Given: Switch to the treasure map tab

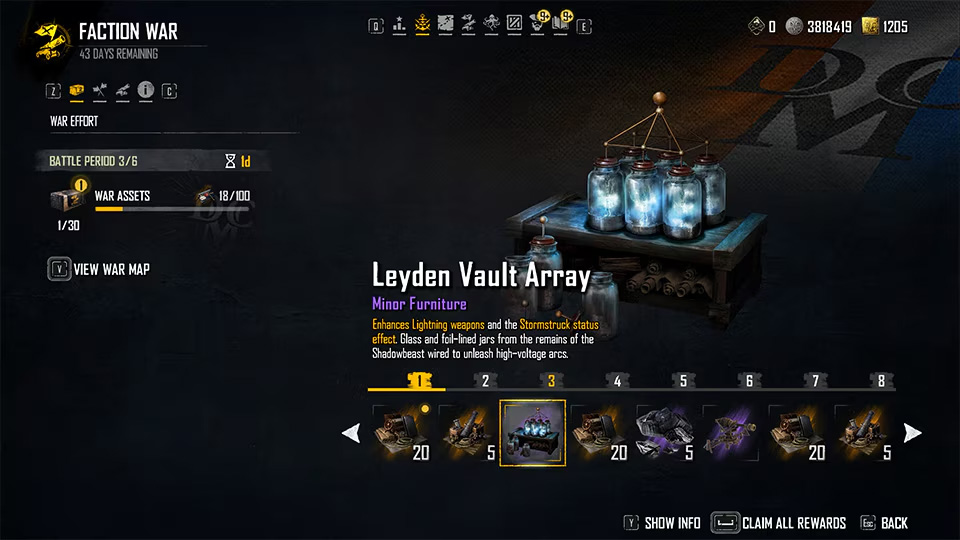Looking at the screenshot, I should [x=445, y=22].
